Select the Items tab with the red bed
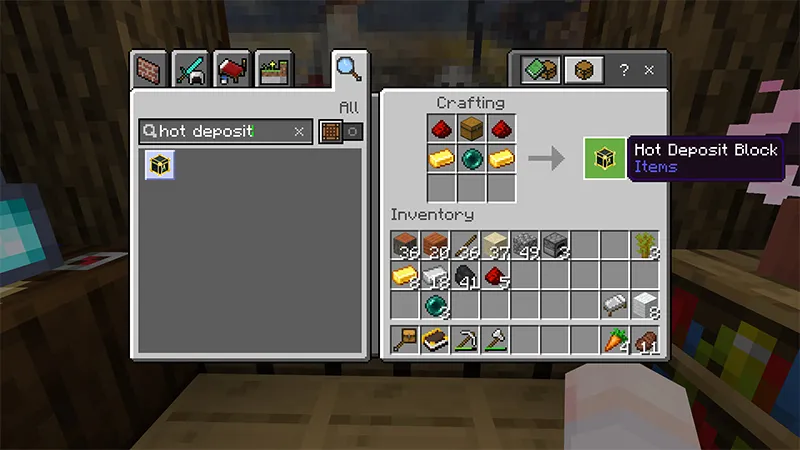 point(231,71)
